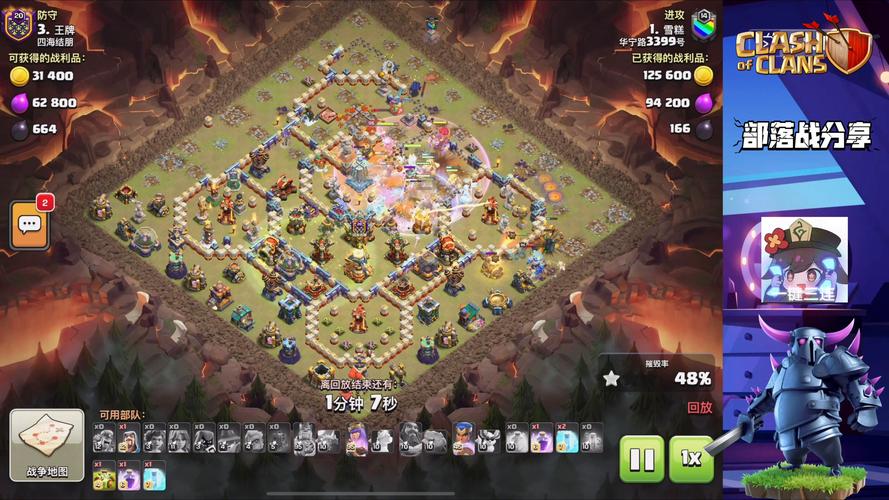The height and width of the screenshot is (500, 889).
Task: Click the attacker's clan badge
Action: click(x=703, y=23)
